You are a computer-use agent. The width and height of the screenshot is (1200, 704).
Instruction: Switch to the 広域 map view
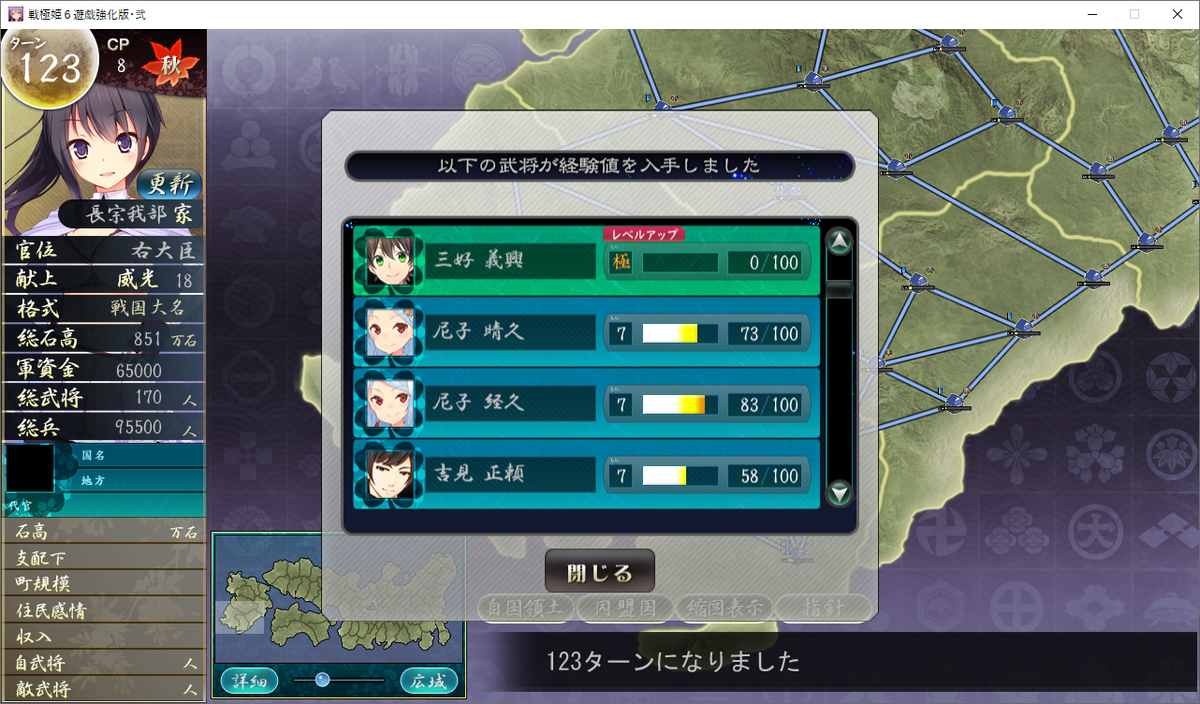[430, 681]
